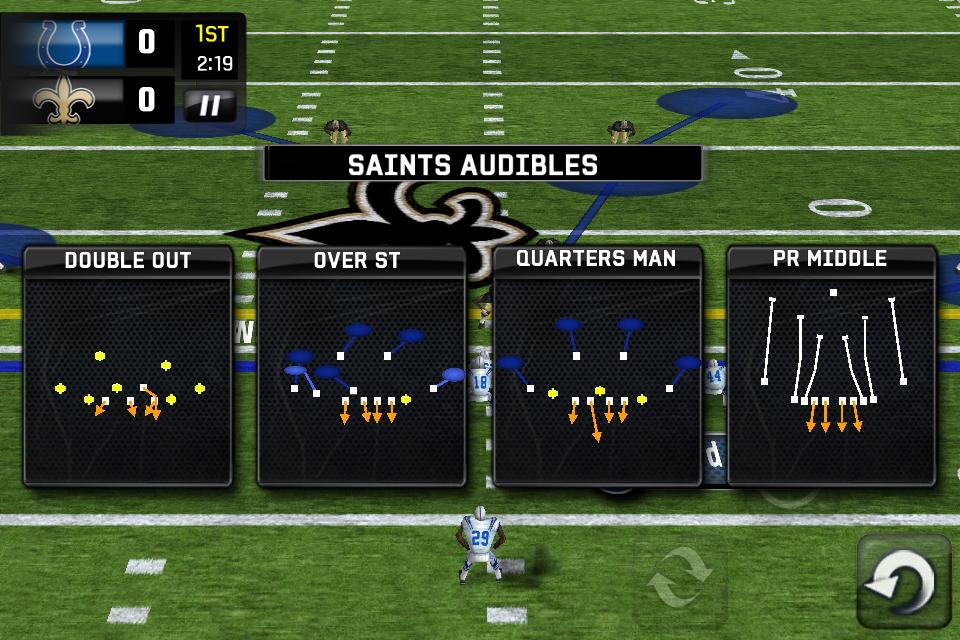The image size is (960, 640).
Task: Tap the faded green circular arrows icon
Action: 681,576
